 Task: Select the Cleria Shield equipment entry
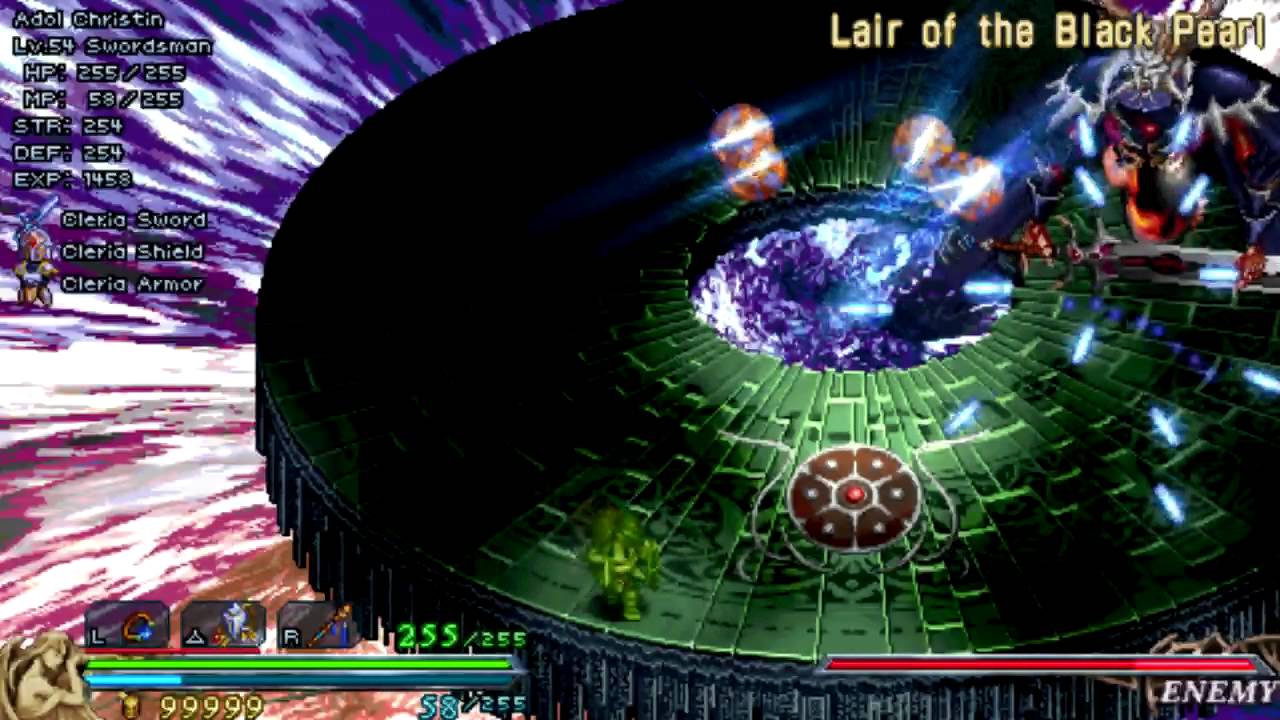point(132,251)
